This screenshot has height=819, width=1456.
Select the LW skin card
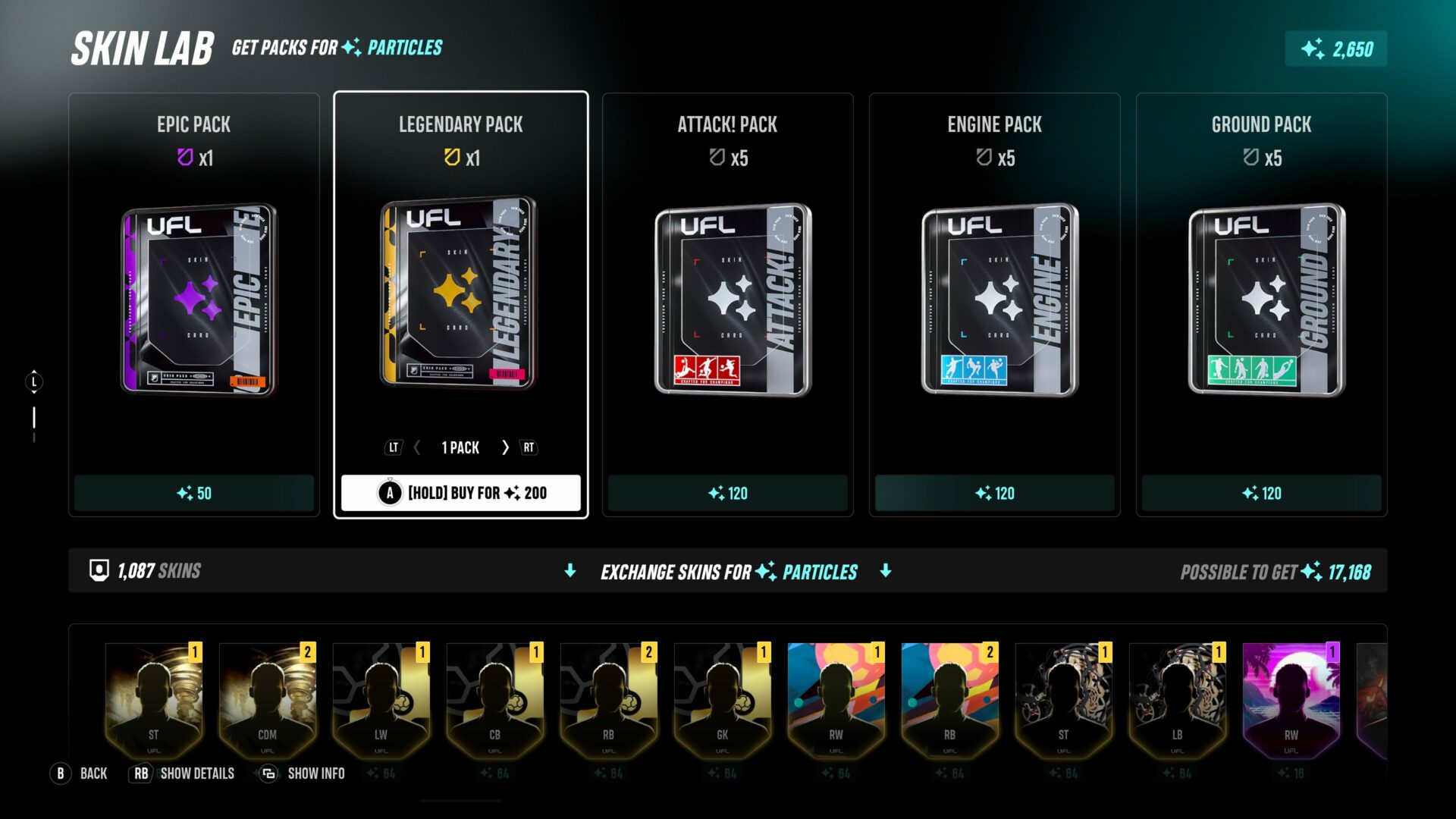tap(381, 699)
